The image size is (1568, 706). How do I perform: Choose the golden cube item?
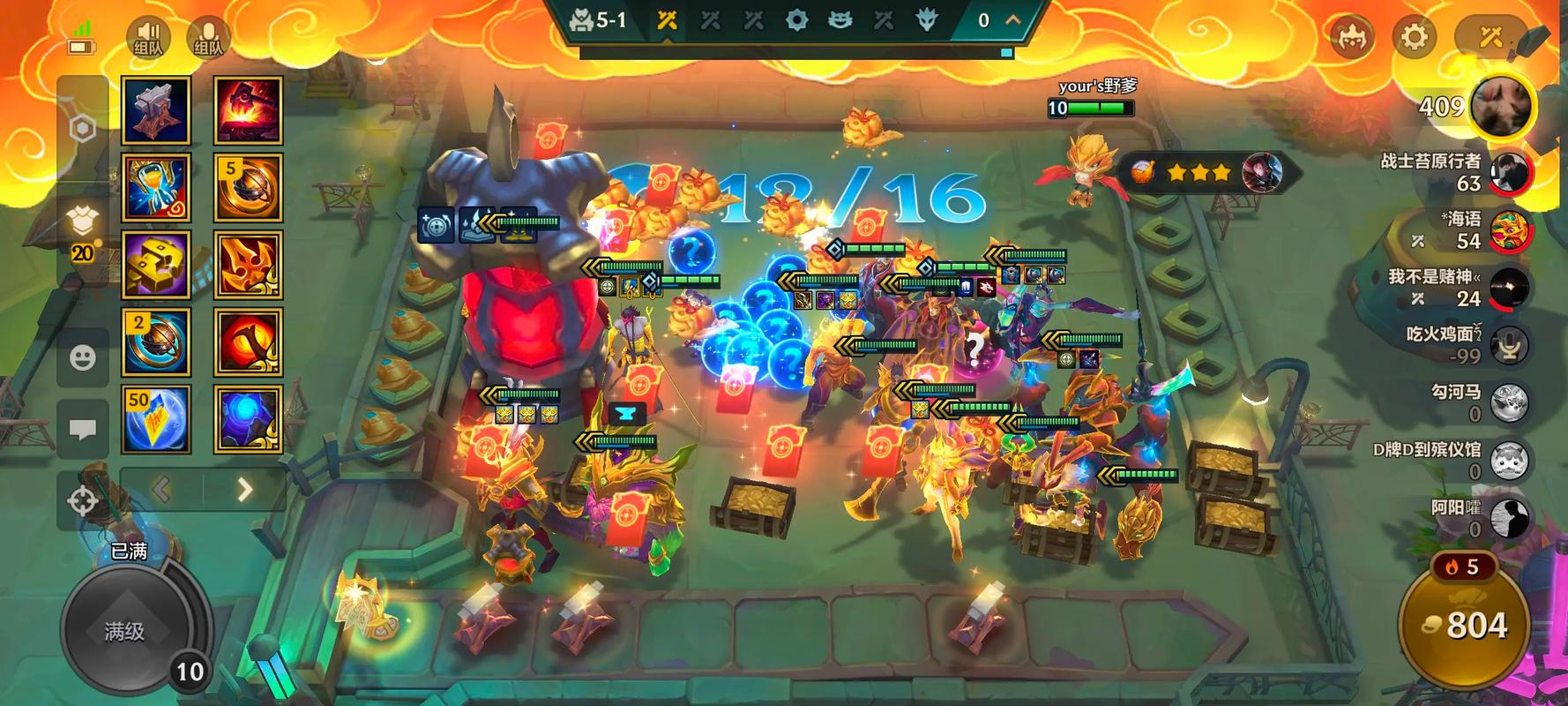tap(156, 265)
